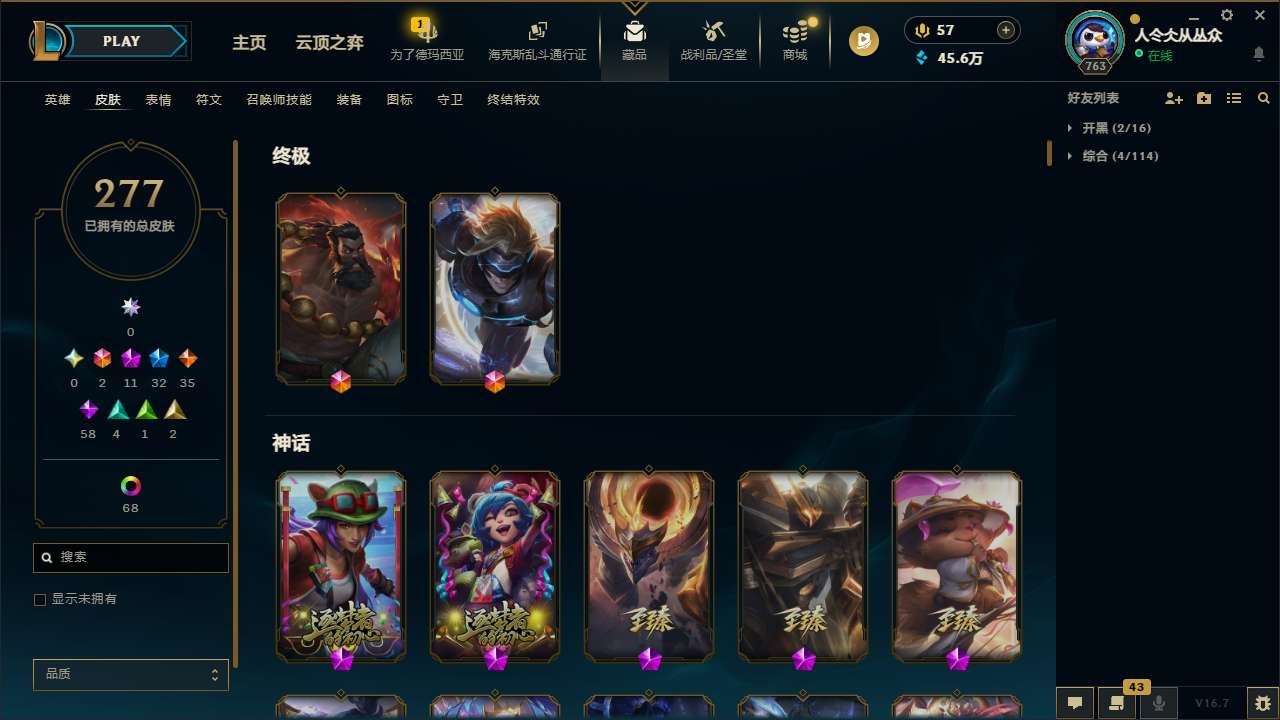The height and width of the screenshot is (720, 1280).
Task: Mute the microphone in the bottom bar
Action: click(1159, 703)
